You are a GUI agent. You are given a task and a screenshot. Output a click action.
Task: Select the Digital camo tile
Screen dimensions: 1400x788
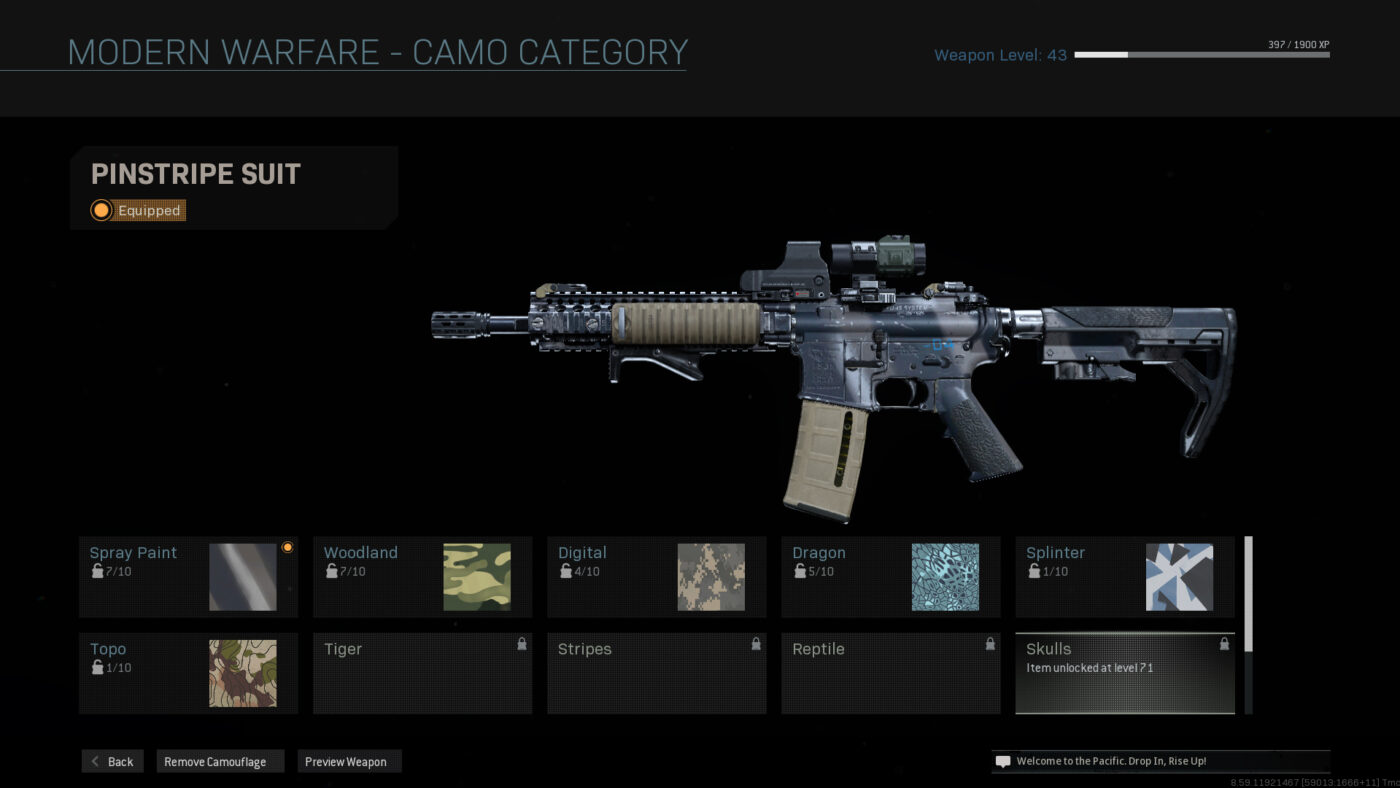coord(656,576)
